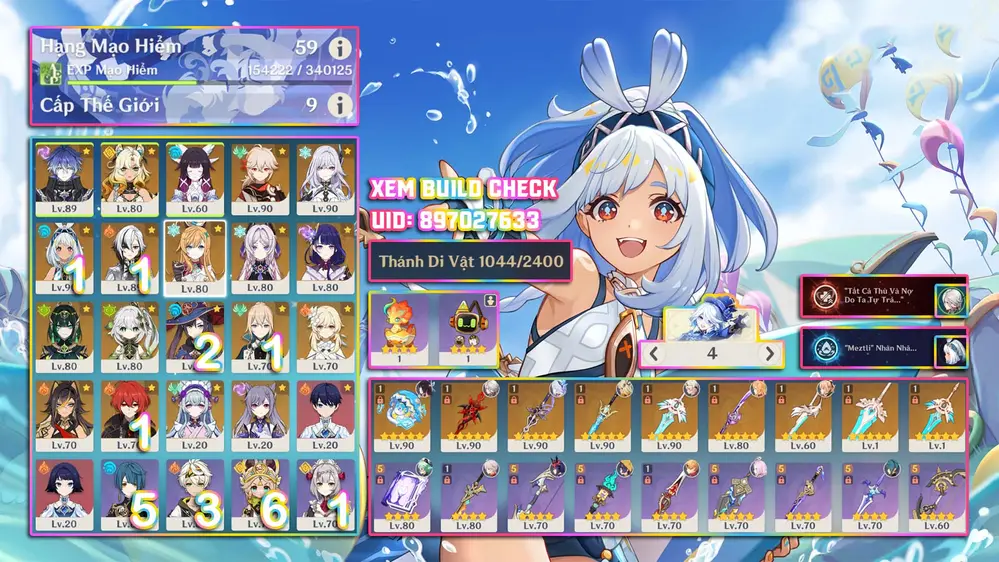This screenshot has width=999, height=562.
Task: Open Dehya's Lv.70 character card
Action: [x=64, y=410]
